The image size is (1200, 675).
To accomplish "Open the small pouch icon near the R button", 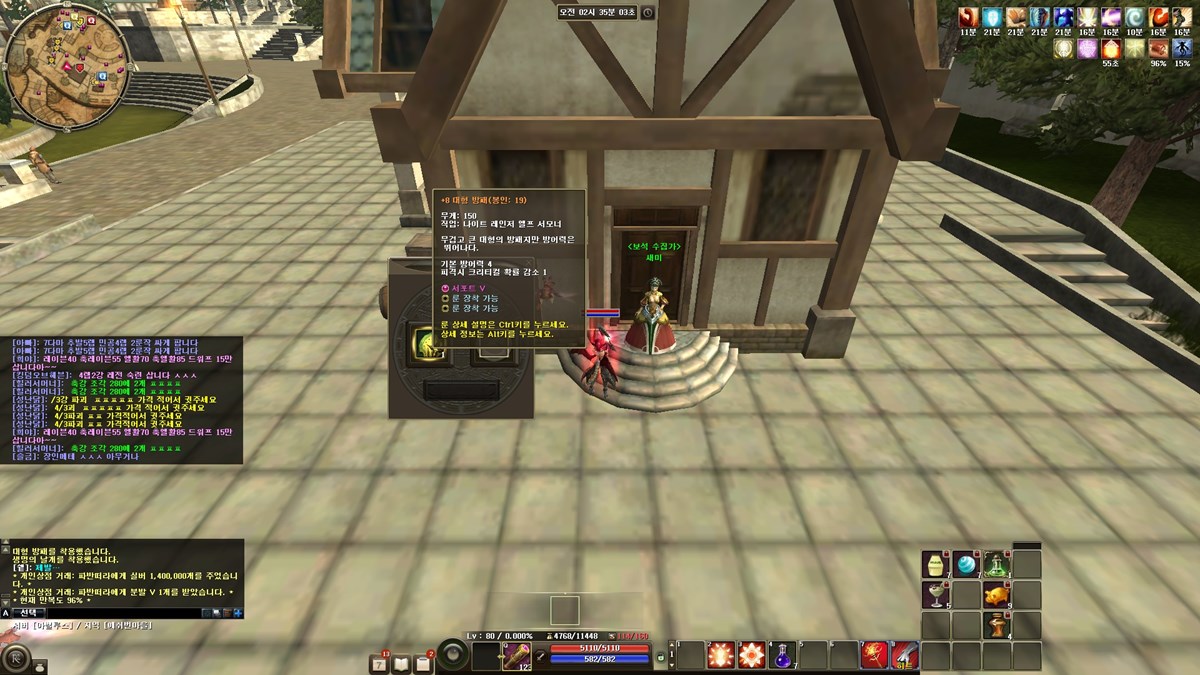I will (x=41, y=665).
